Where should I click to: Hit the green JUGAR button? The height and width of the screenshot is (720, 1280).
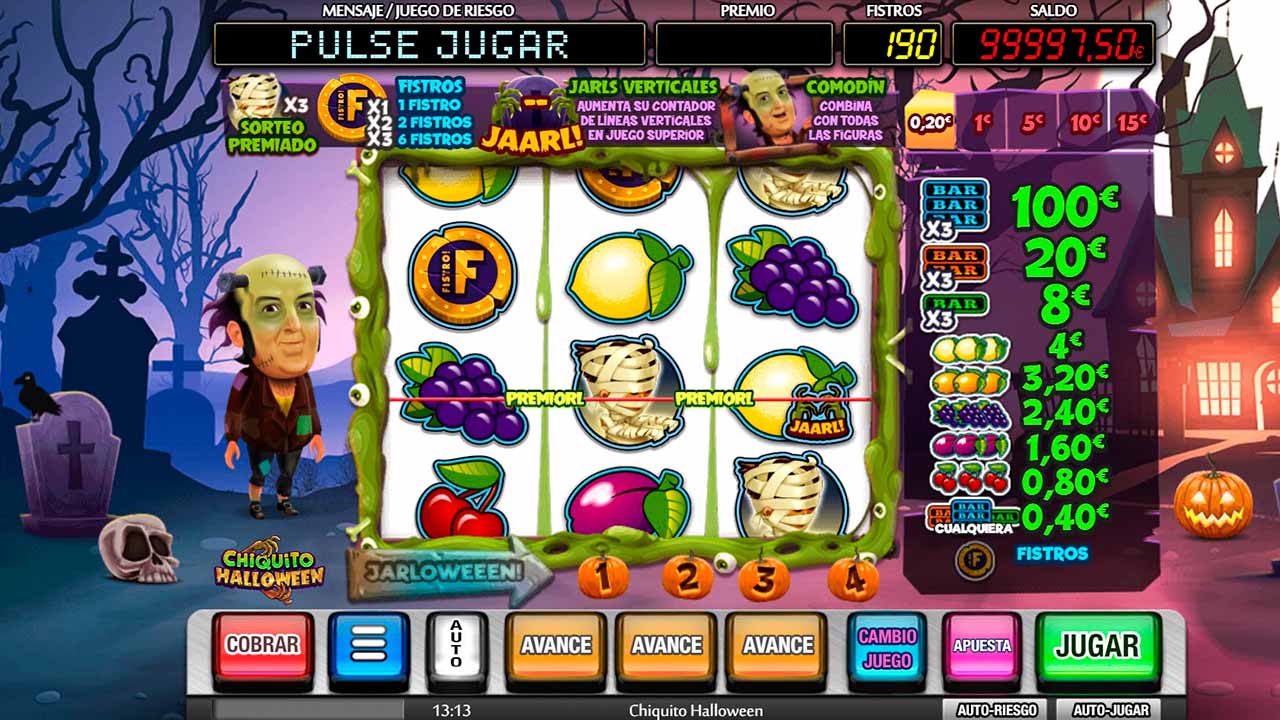point(1097,646)
